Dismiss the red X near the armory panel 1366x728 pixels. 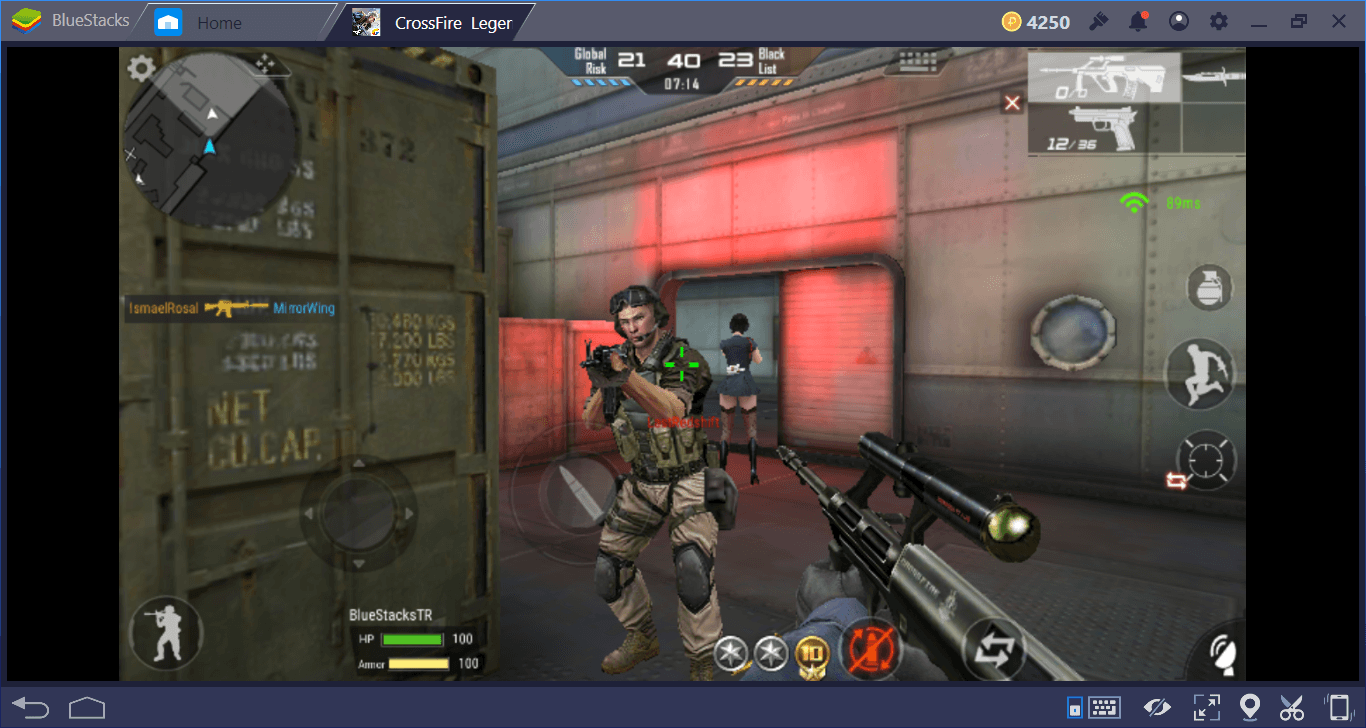[1012, 103]
